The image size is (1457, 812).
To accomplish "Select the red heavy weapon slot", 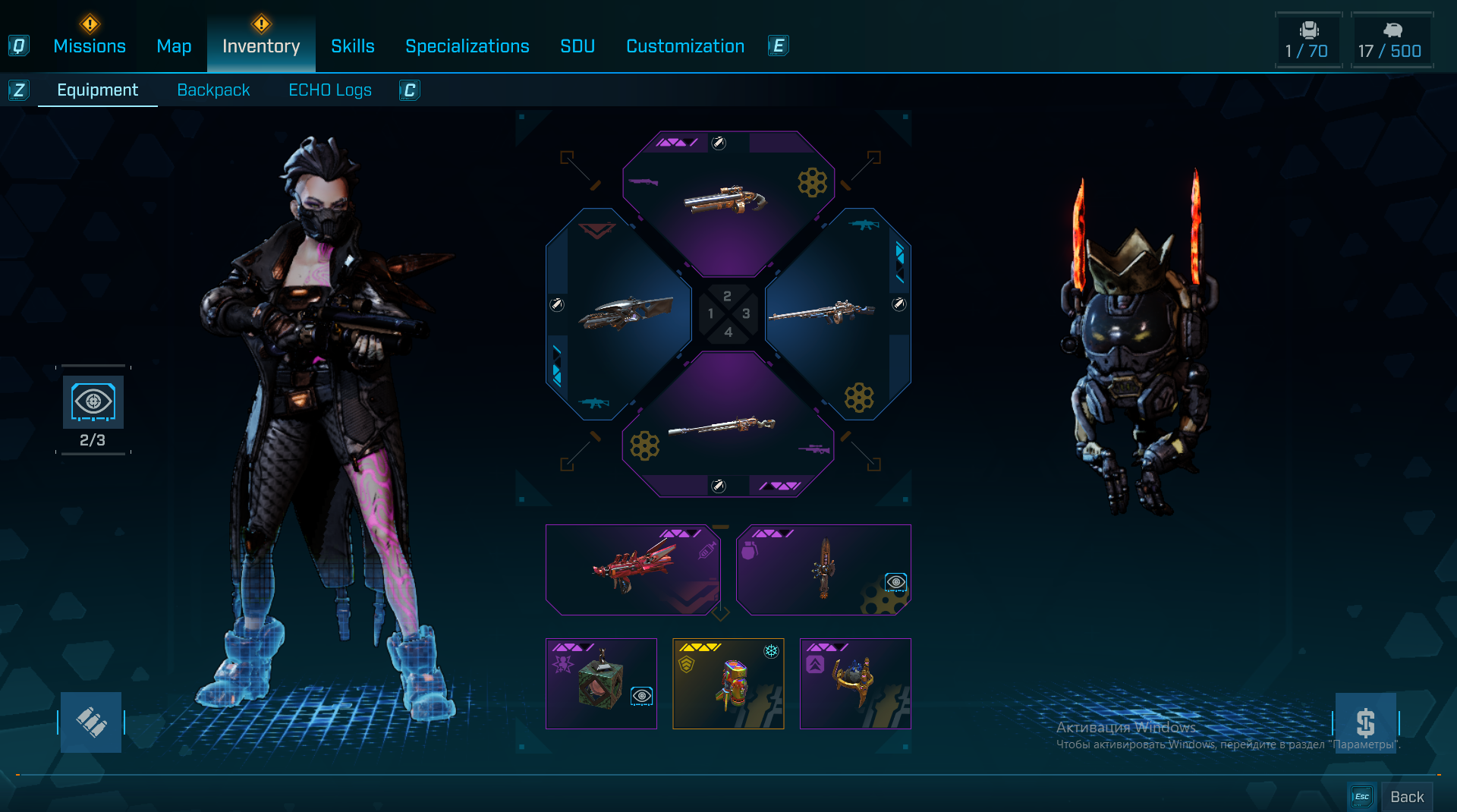I will pyautogui.click(x=632, y=569).
